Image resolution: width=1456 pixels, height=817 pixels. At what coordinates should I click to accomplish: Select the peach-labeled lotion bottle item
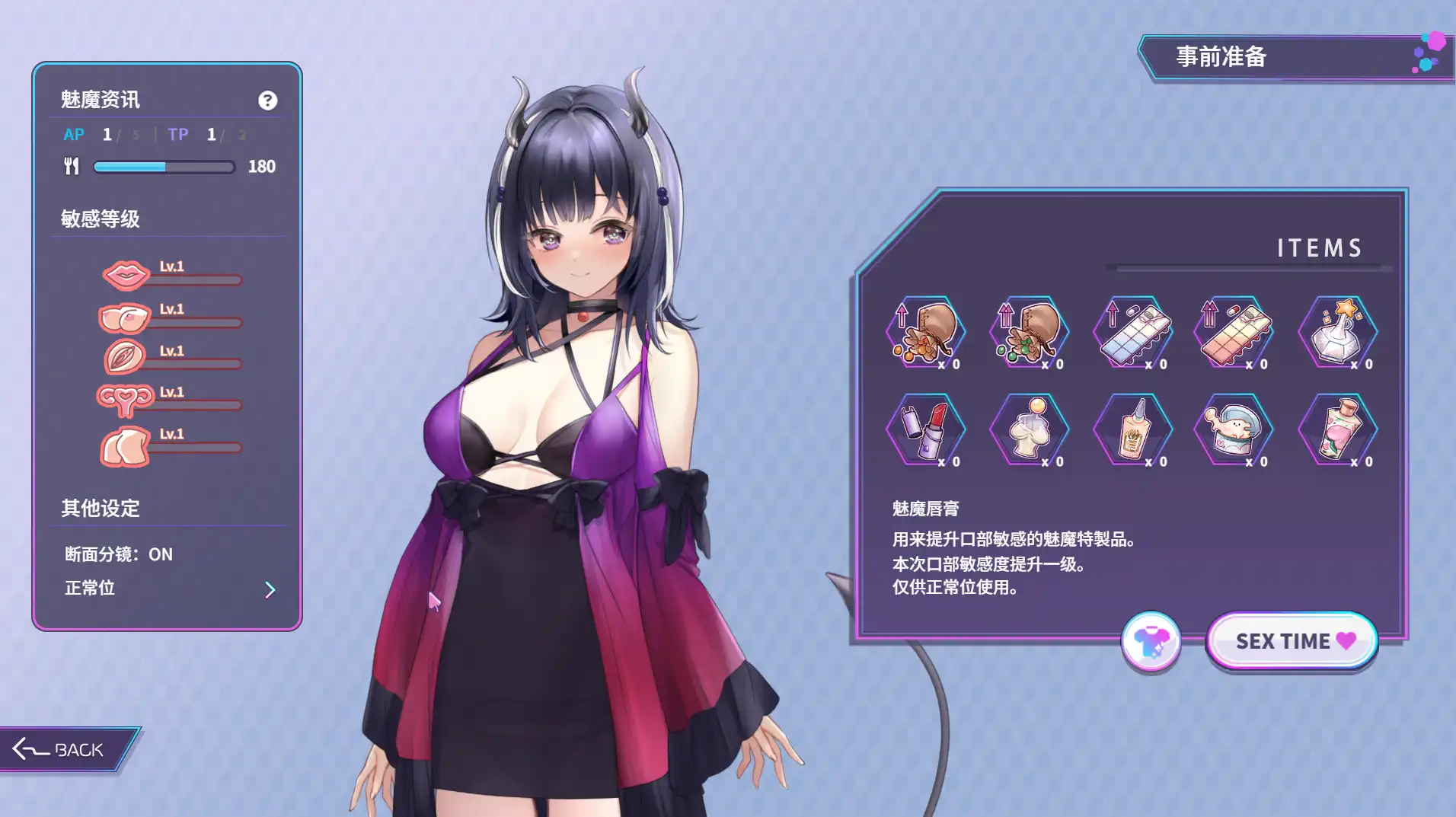pos(1338,430)
